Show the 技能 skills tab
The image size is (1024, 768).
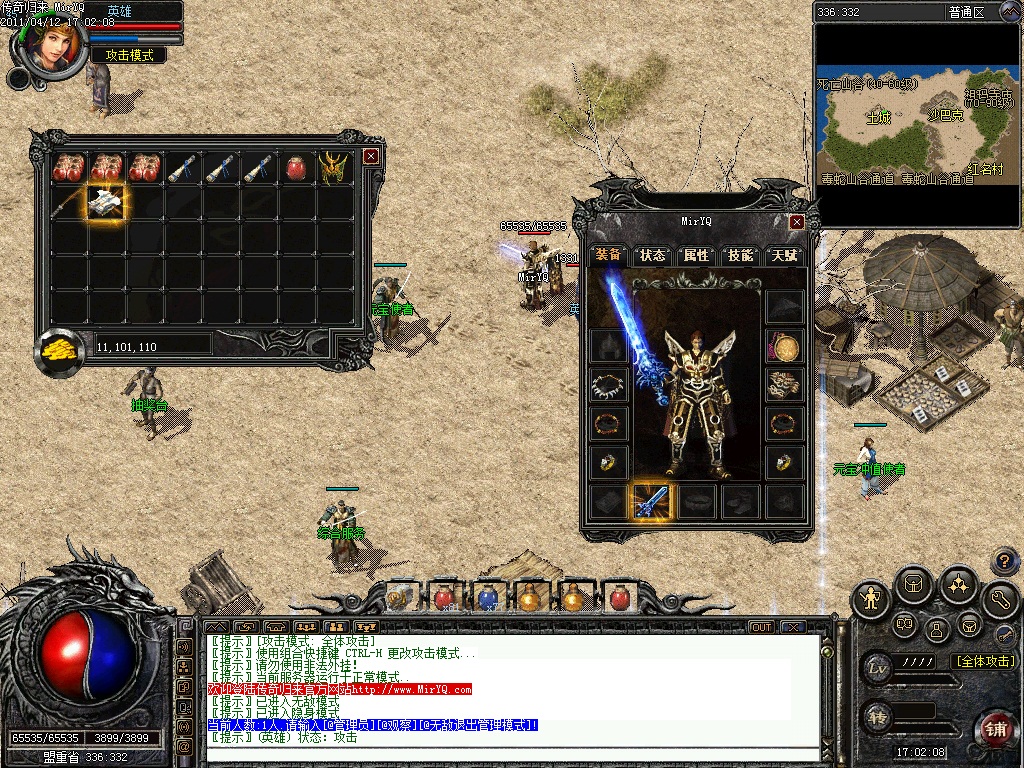click(740, 255)
